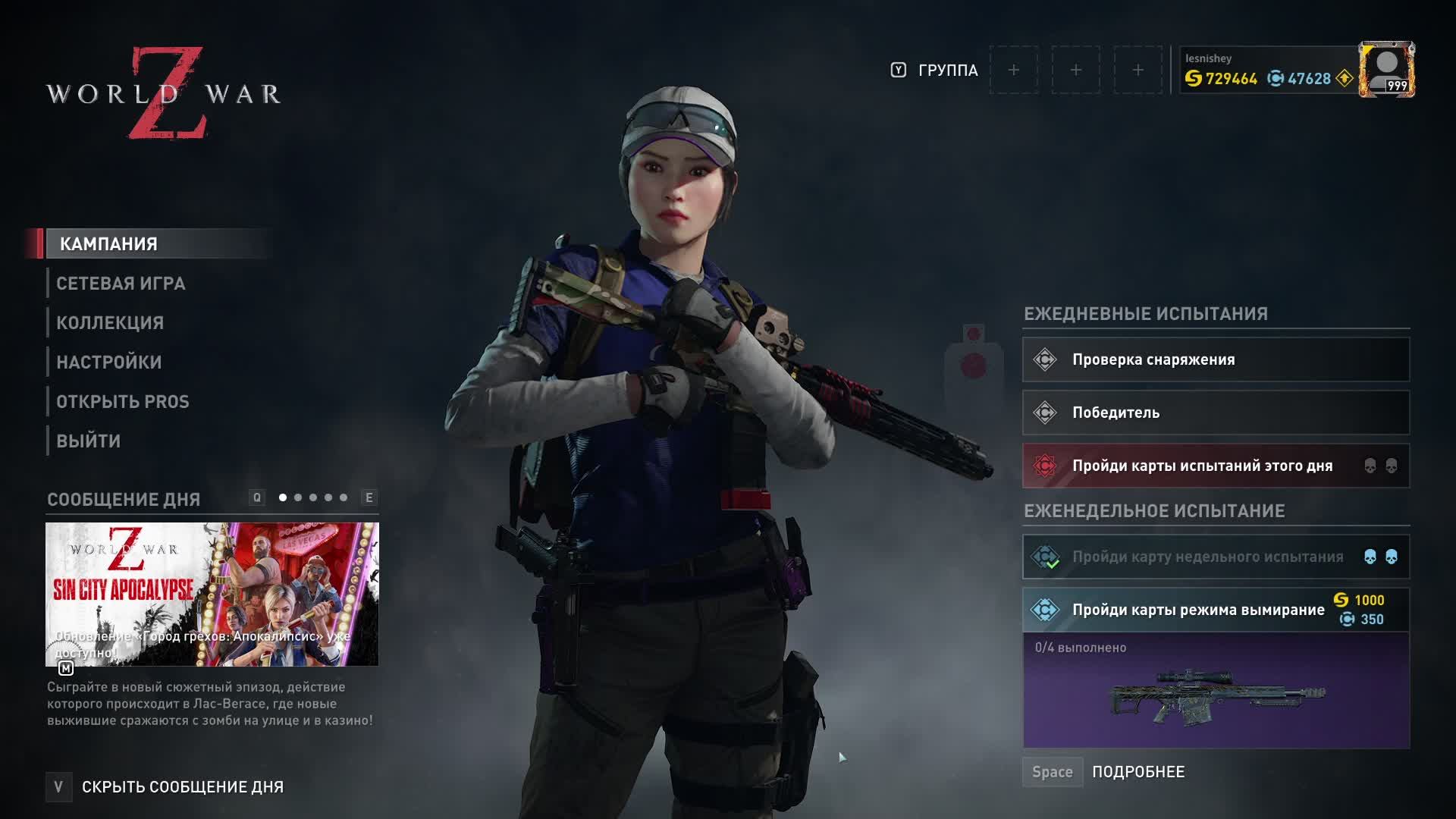
Task: Show challenge details with Подробнее
Action: coord(1137,772)
